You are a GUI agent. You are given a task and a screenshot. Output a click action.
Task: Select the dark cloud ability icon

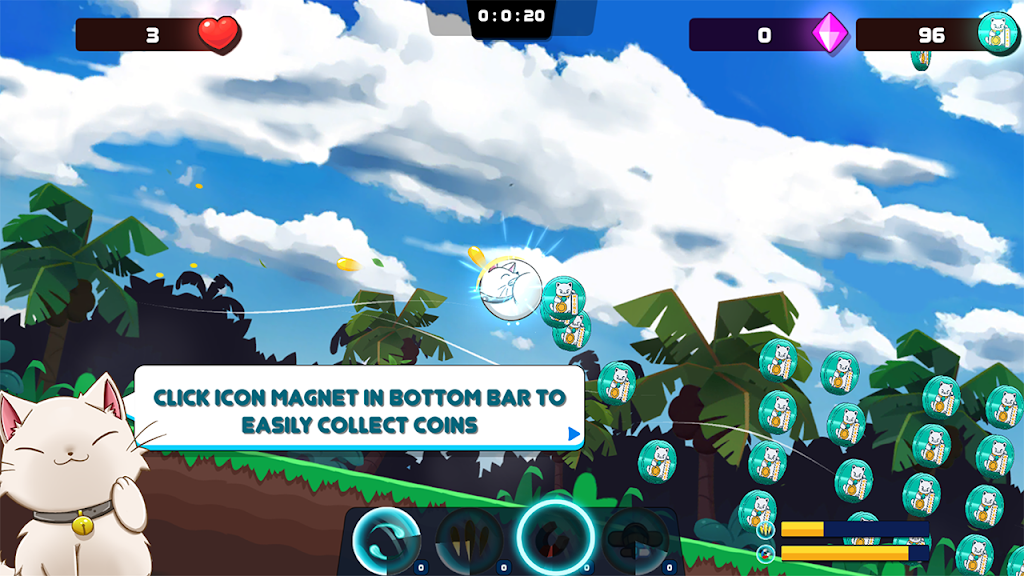point(635,541)
